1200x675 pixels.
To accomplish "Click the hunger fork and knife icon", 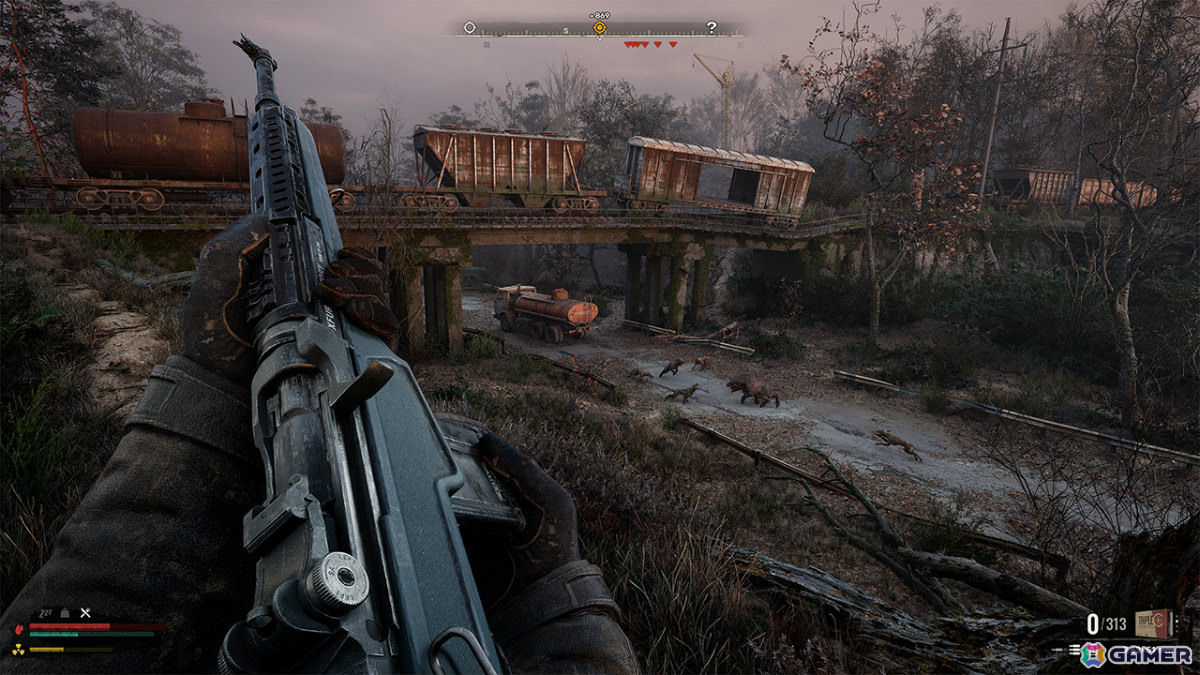I will tap(85, 612).
